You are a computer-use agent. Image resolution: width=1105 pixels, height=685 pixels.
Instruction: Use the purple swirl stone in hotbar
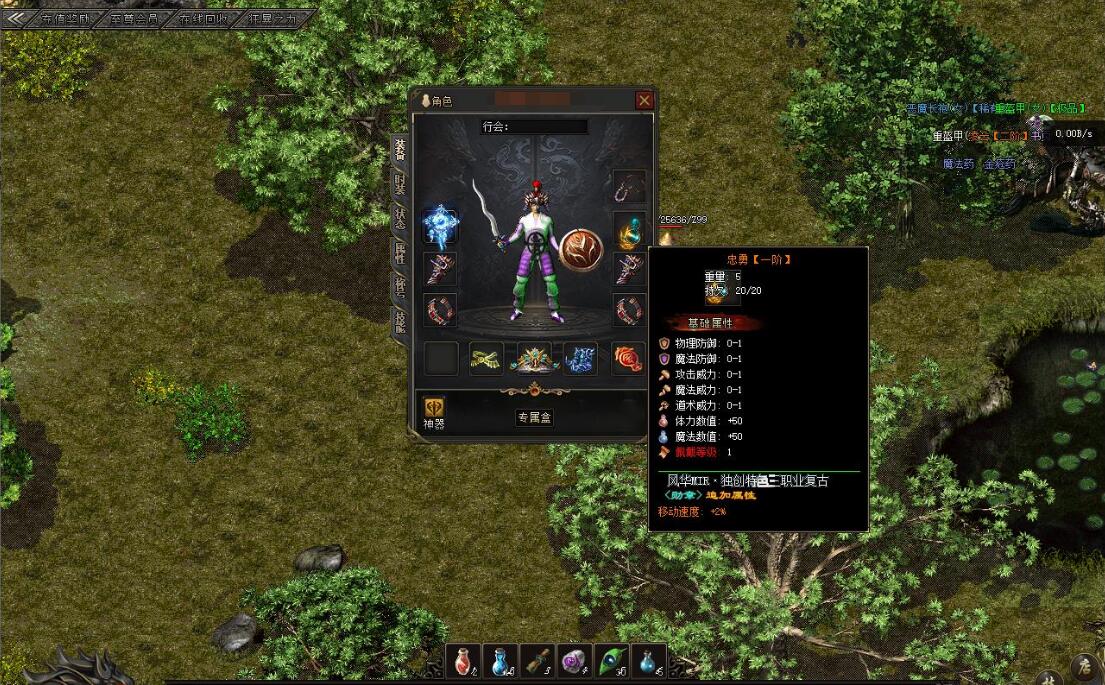pyautogui.click(x=573, y=660)
